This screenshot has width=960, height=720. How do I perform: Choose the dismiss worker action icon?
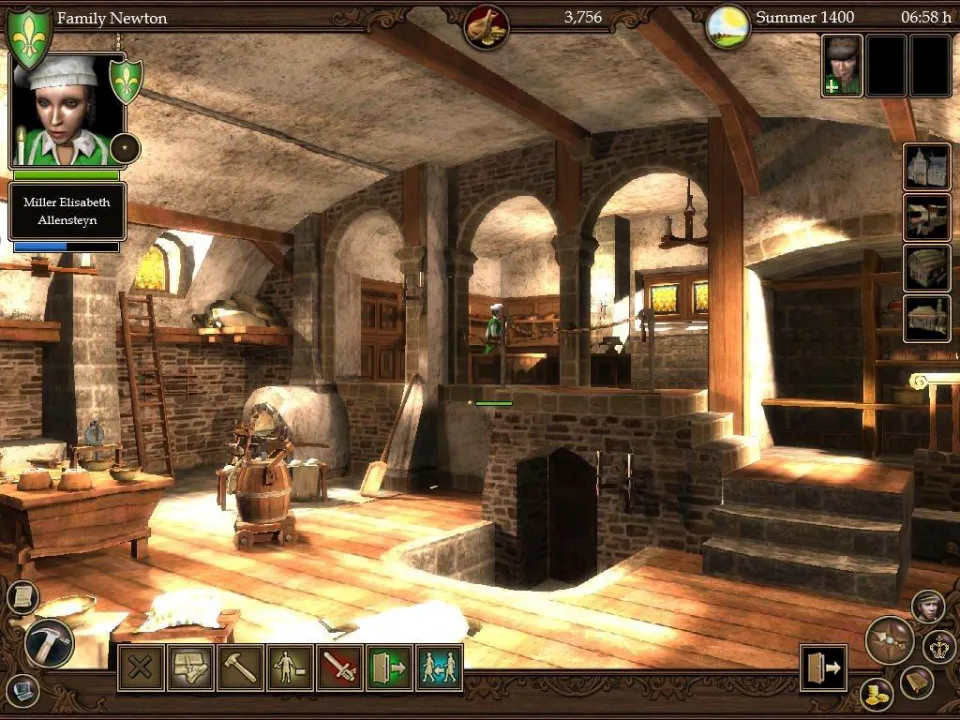pos(290,668)
